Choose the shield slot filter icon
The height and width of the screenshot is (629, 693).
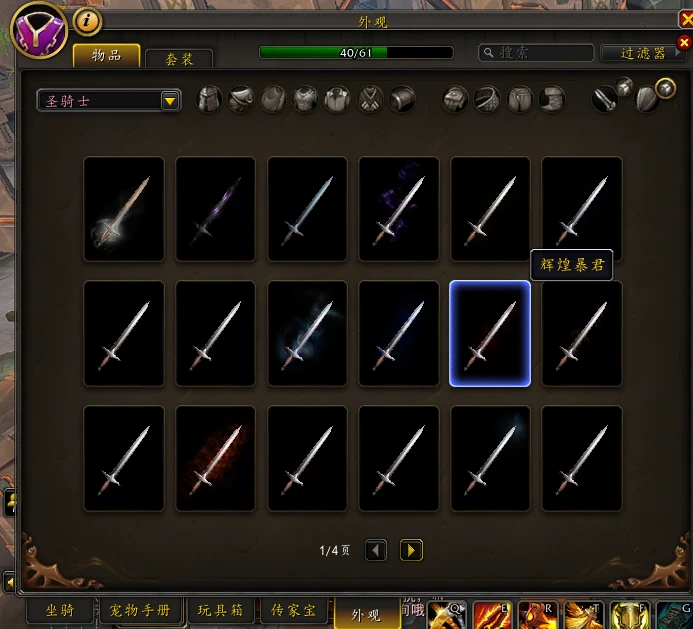point(647,100)
